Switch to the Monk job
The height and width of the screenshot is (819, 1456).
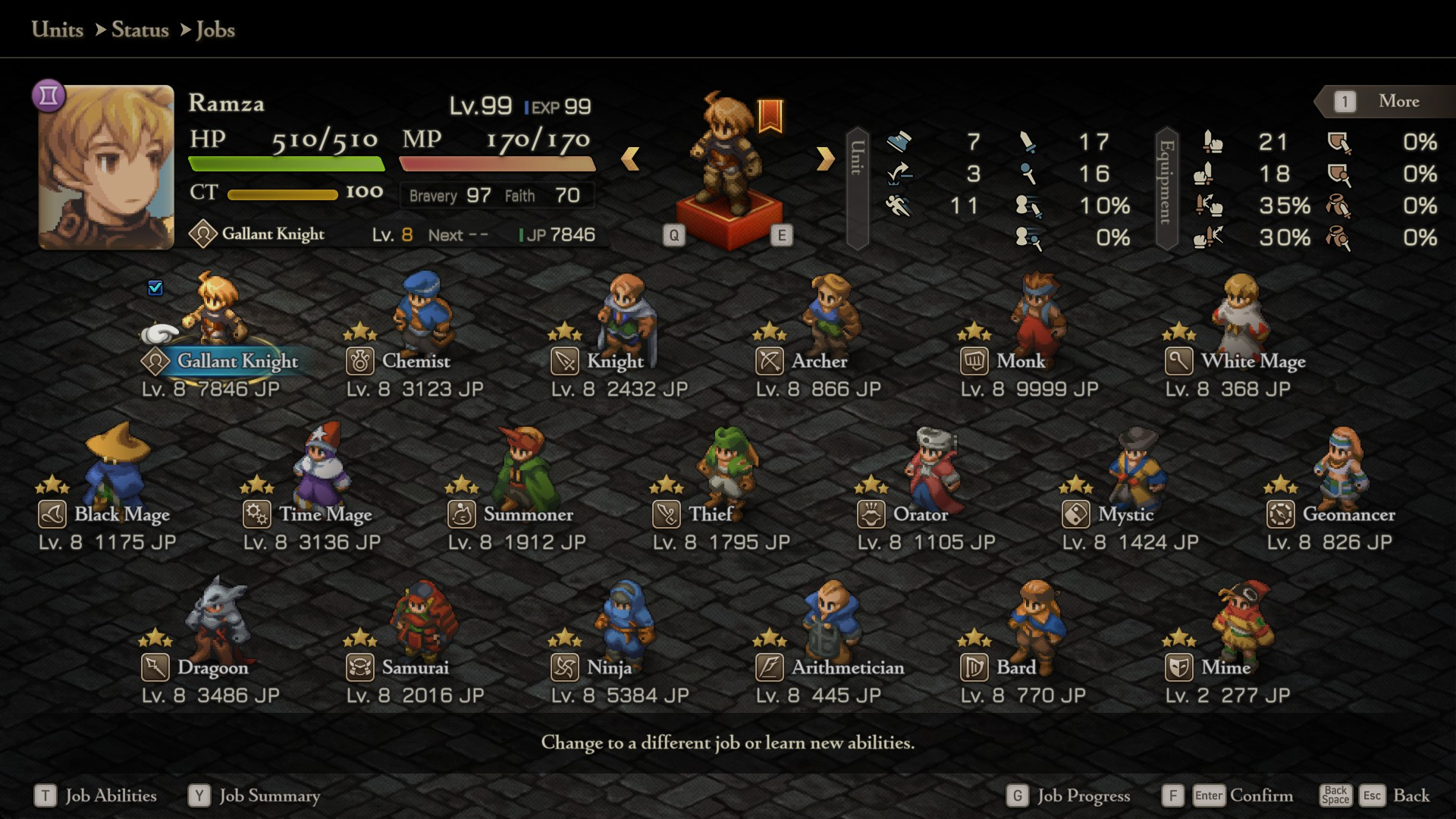click(x=1020, y=360)
